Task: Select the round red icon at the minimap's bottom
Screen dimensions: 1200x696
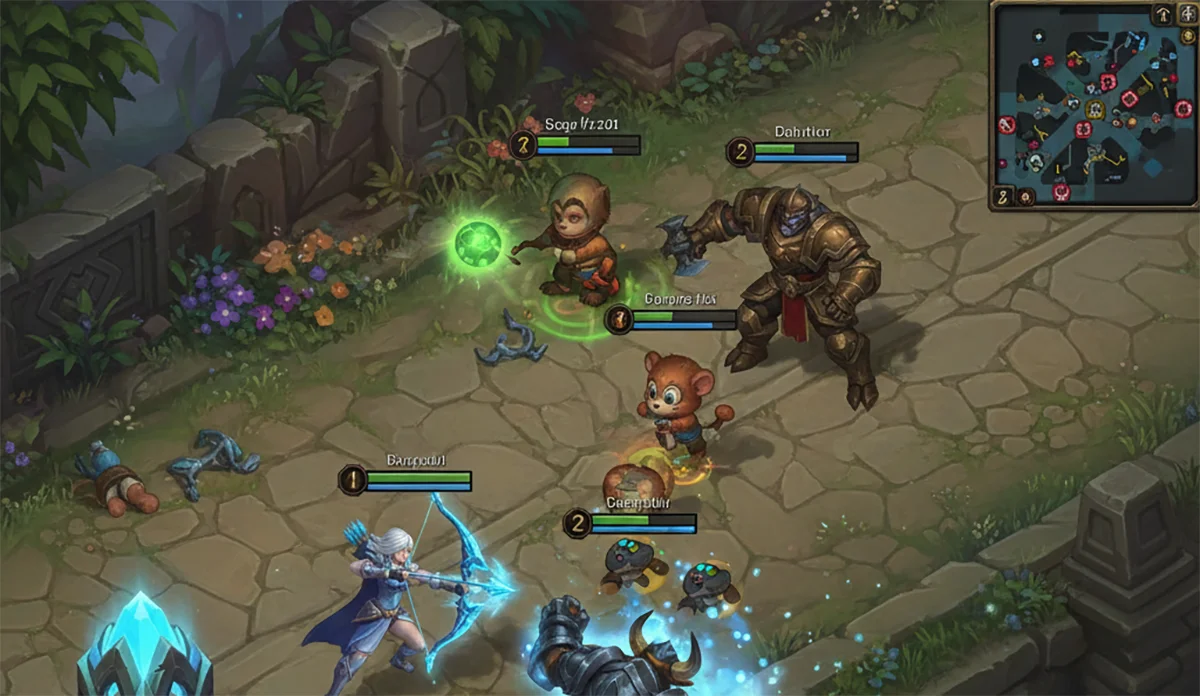Action: coord(1061,190)
